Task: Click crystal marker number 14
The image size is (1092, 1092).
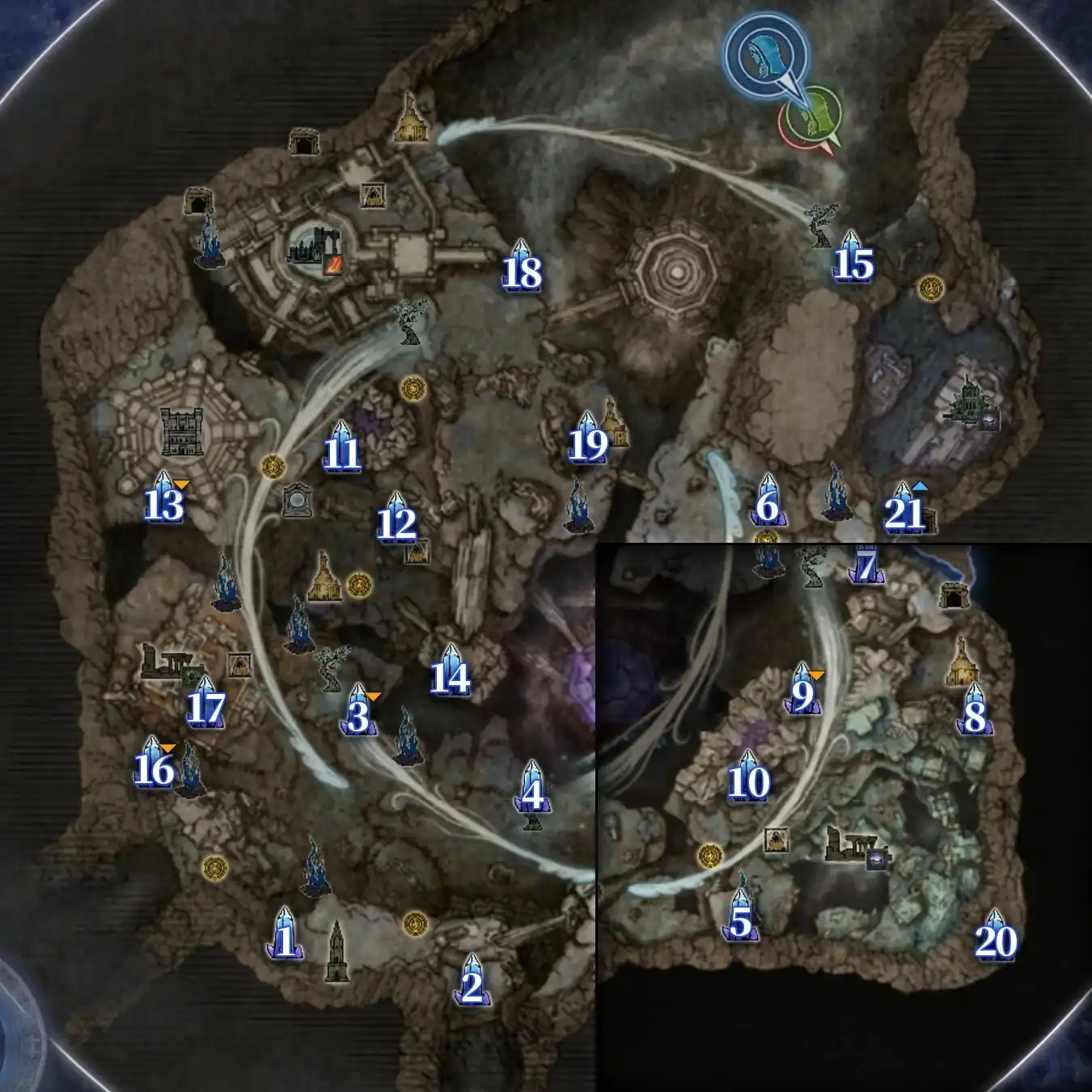Action: pos(450,674)
